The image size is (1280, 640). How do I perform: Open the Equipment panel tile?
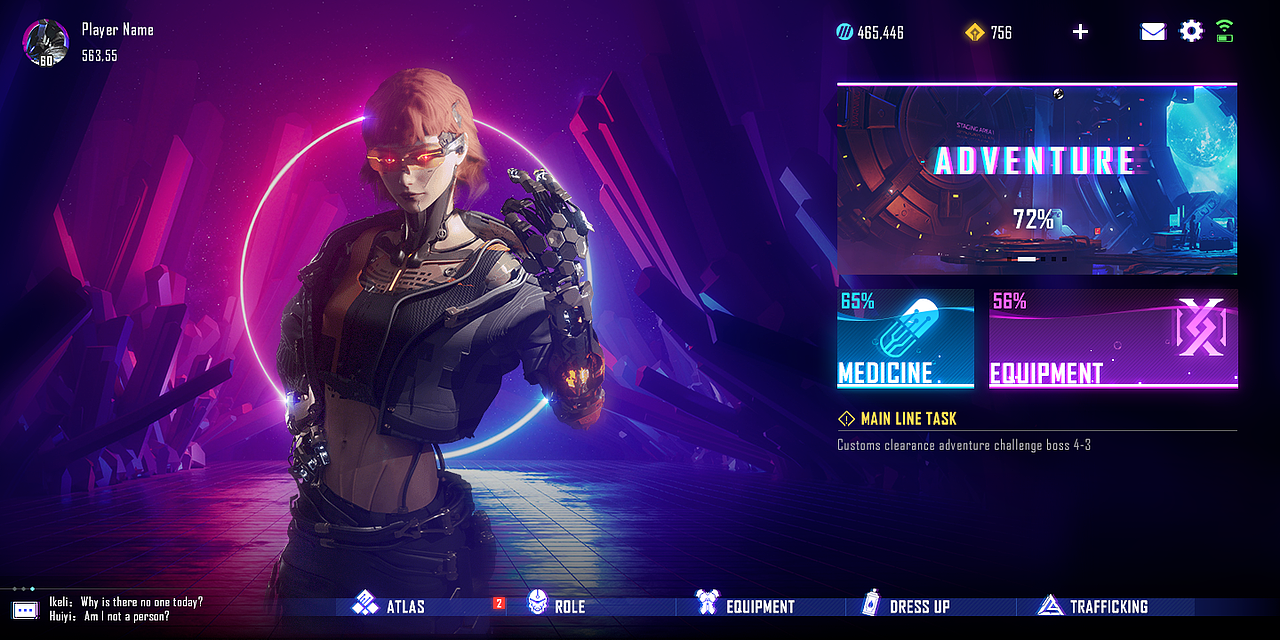click(1113, 338)
